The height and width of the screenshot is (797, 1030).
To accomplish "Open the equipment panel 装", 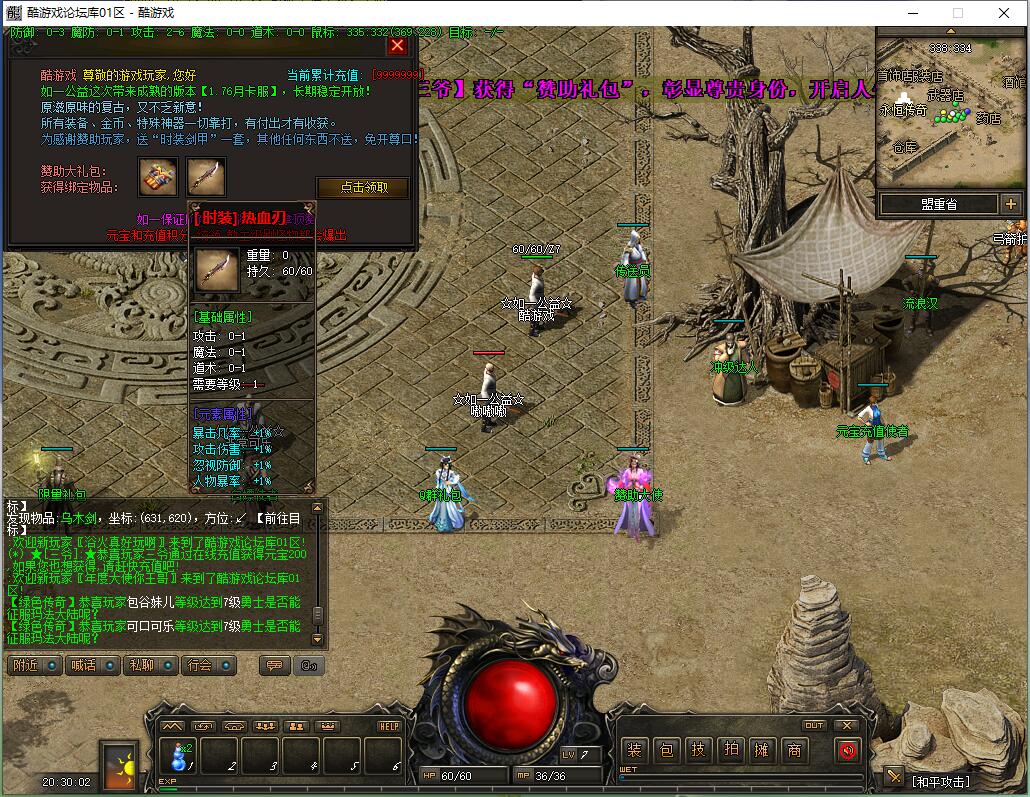I will [634, 750].
